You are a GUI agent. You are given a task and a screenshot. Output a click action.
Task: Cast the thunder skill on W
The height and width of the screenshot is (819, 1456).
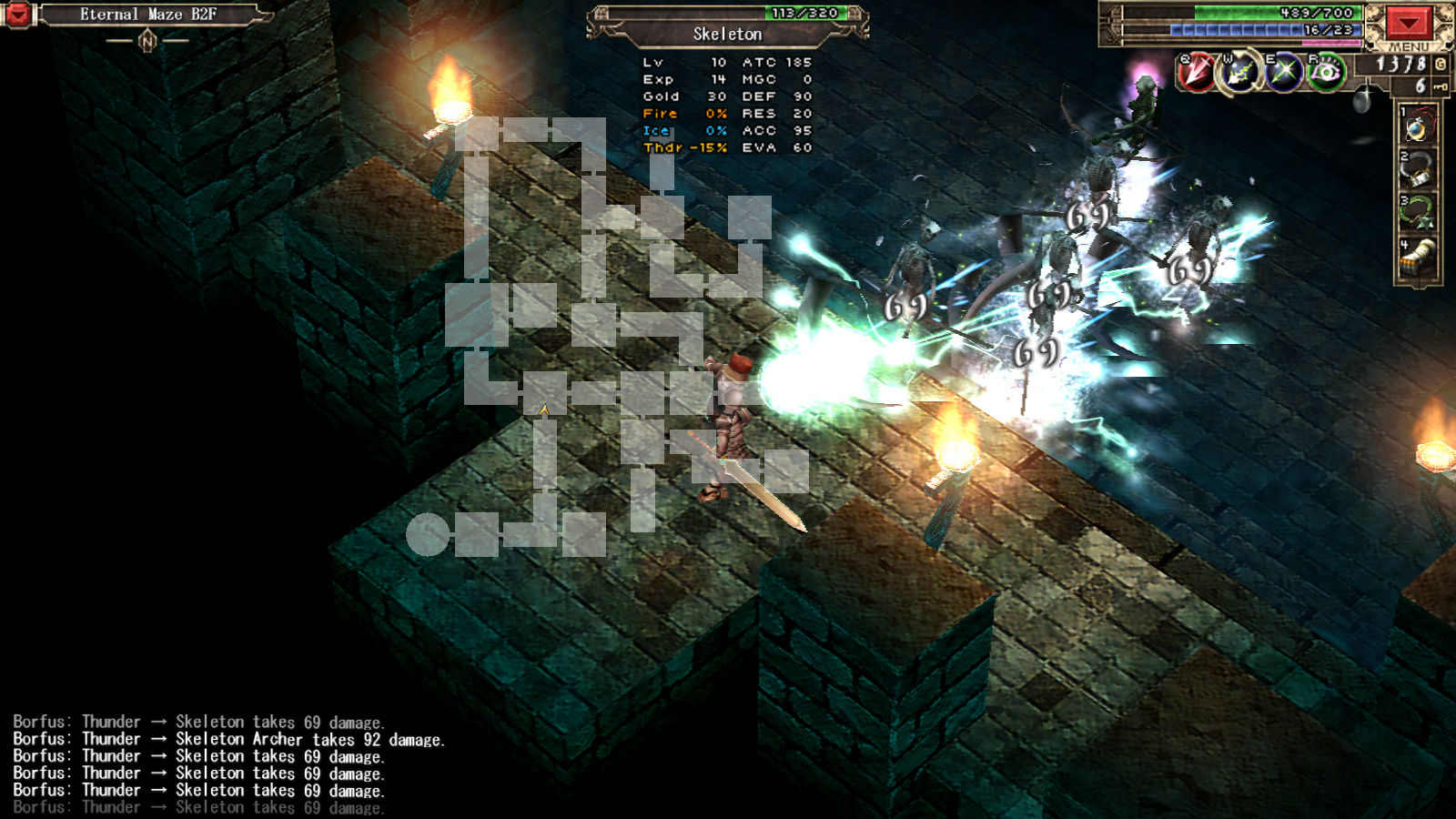click(x=1239, y=73)
